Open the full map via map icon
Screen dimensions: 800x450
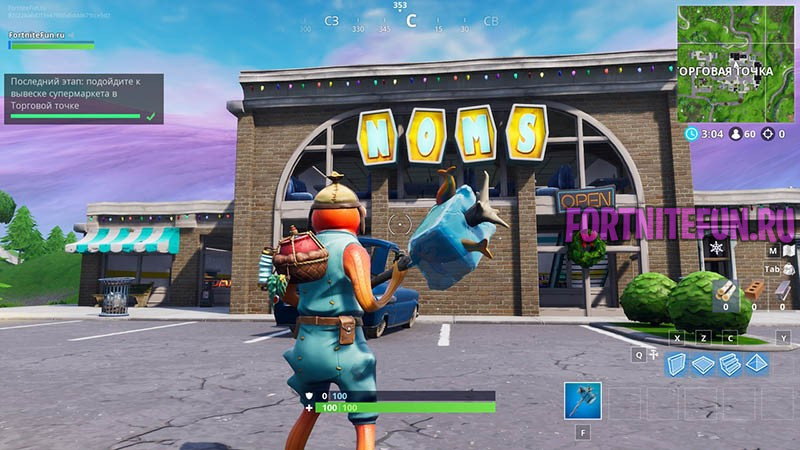point(788,250)
